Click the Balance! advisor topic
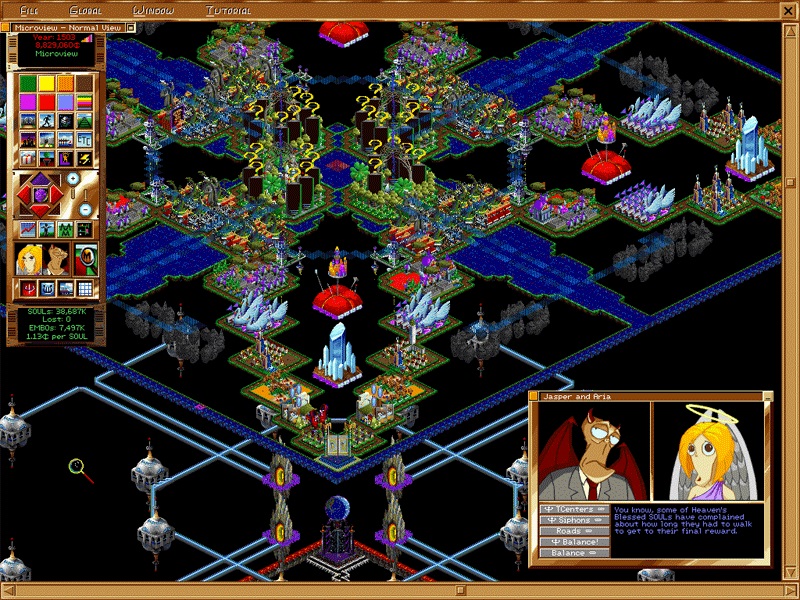 [x=573, y=542]
